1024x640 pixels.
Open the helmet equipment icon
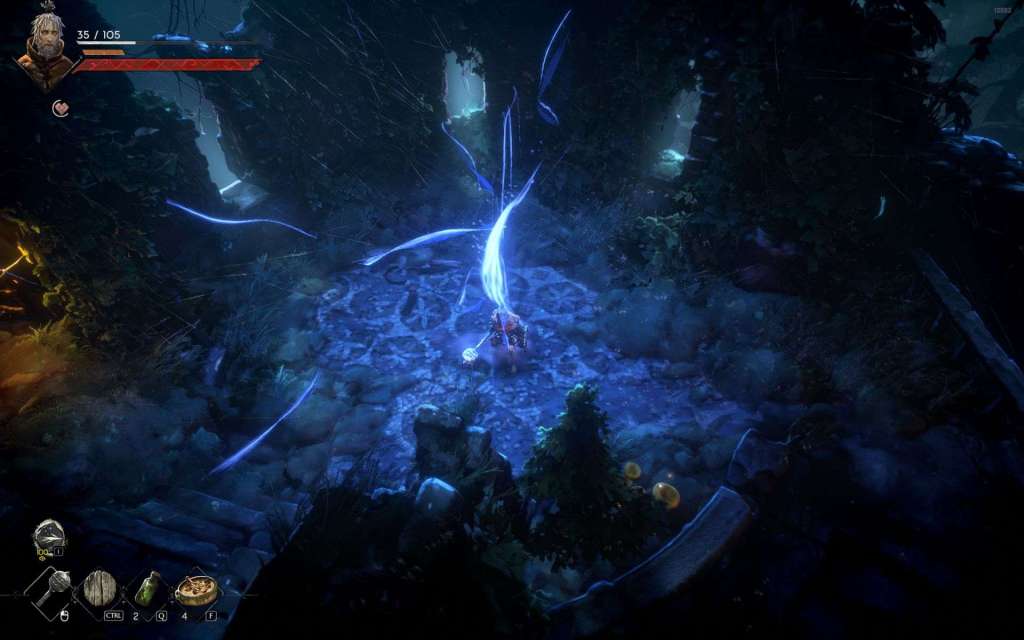pyautogui.click(x=48, y=536)
